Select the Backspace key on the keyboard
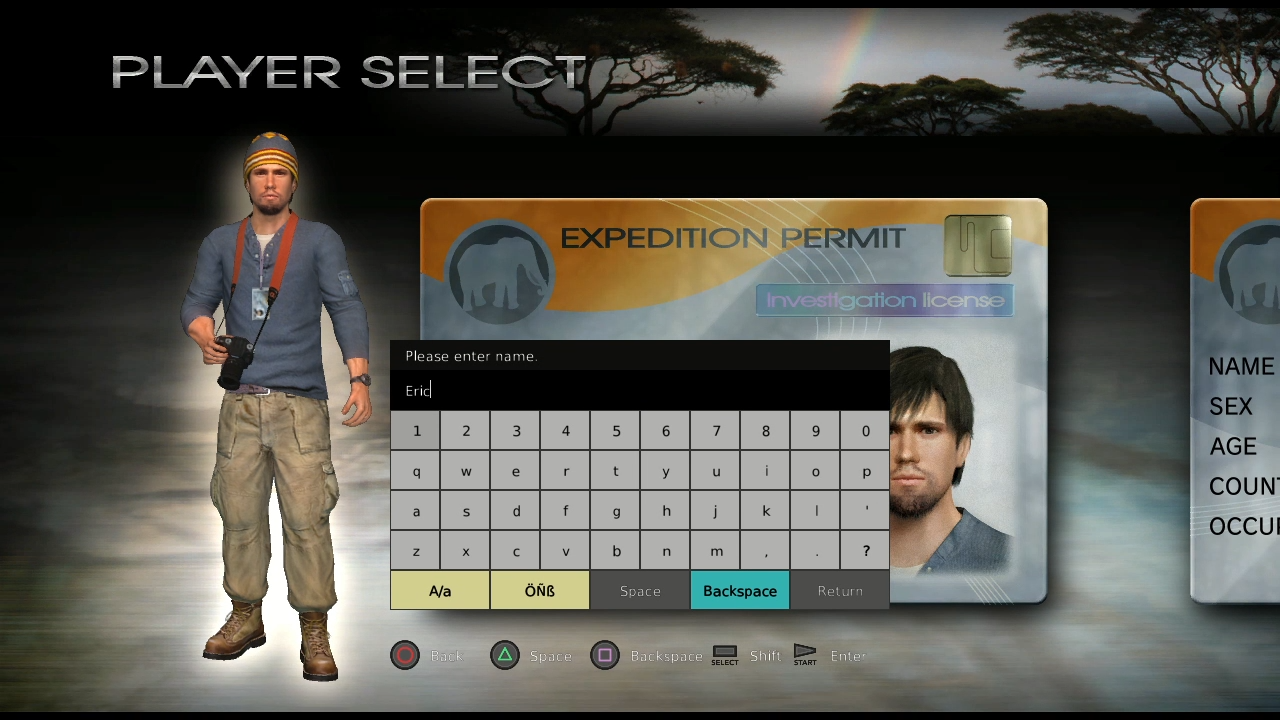The height and width of the screenshot is (720, 1280). click(740, 591)
